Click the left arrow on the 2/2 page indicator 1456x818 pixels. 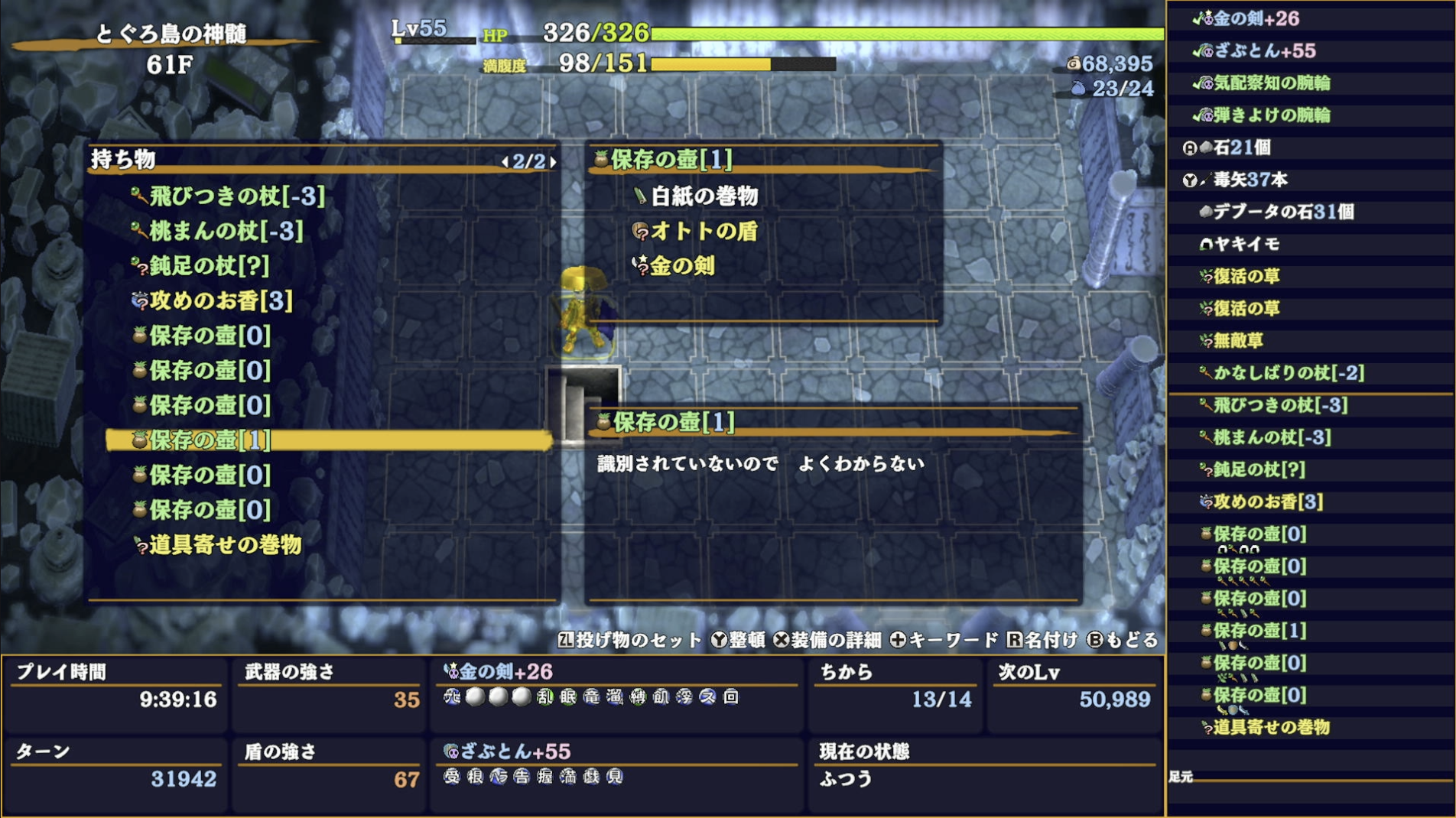[x=507, y=162]
